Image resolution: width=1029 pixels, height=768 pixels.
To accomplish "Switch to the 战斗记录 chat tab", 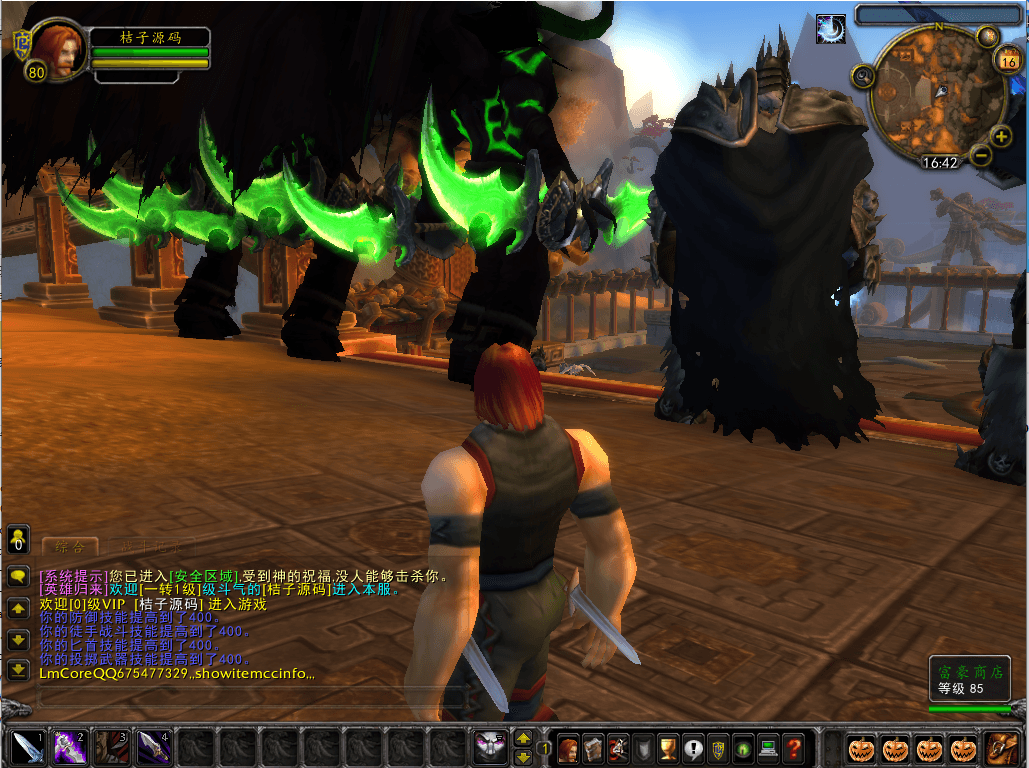I will (x=145, y=547).
